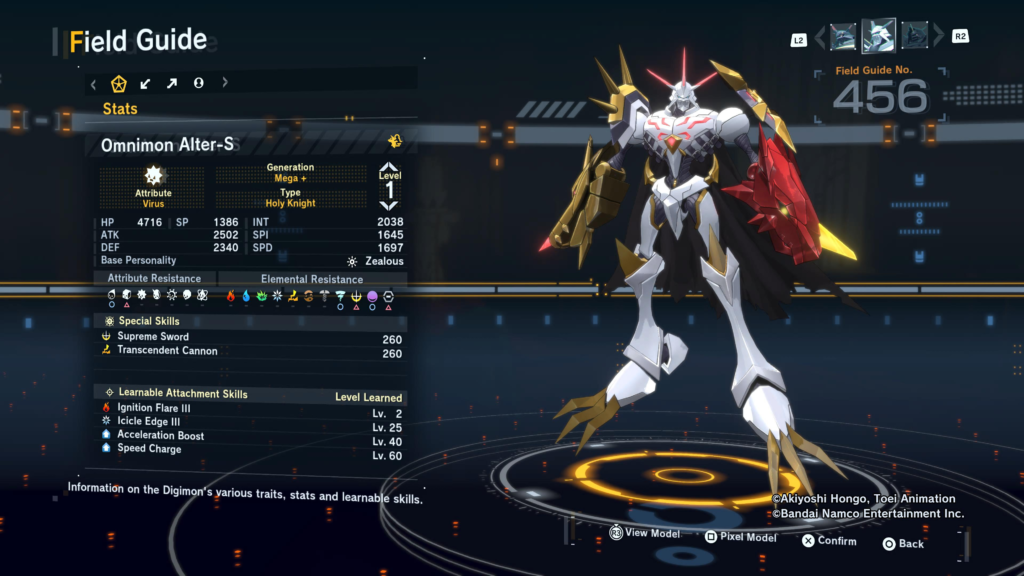
Task: Select the Supreme Sword special skill
Action: pos(152,337)
